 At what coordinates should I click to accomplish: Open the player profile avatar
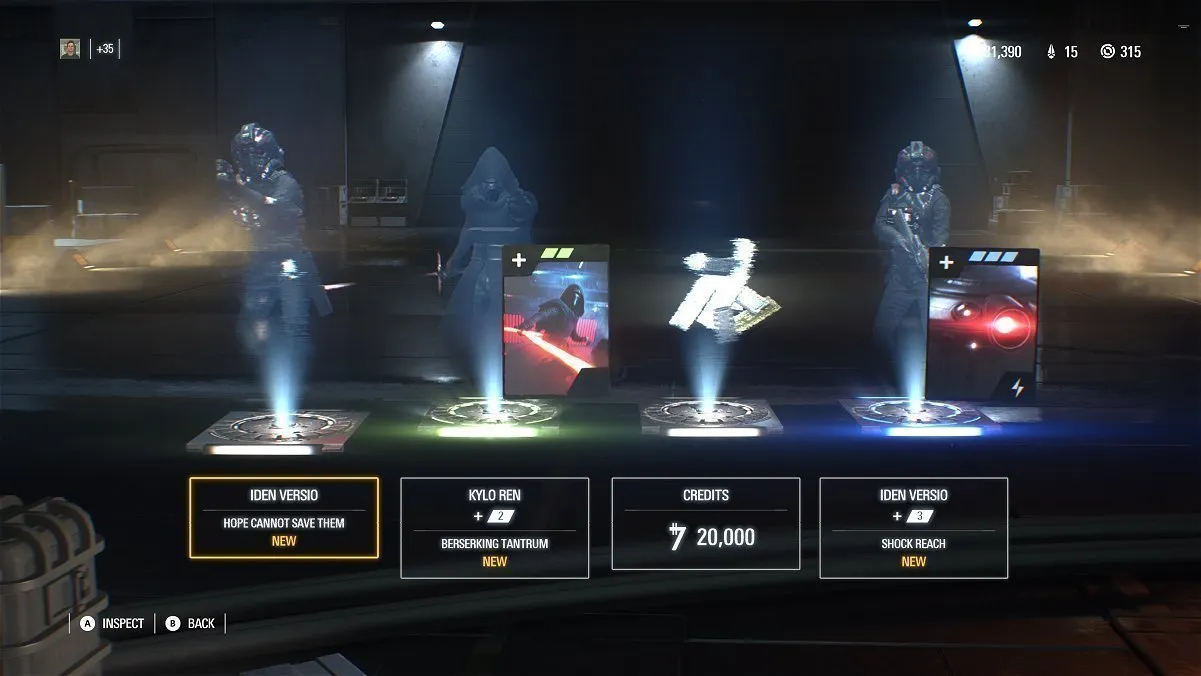click(70, 49)
